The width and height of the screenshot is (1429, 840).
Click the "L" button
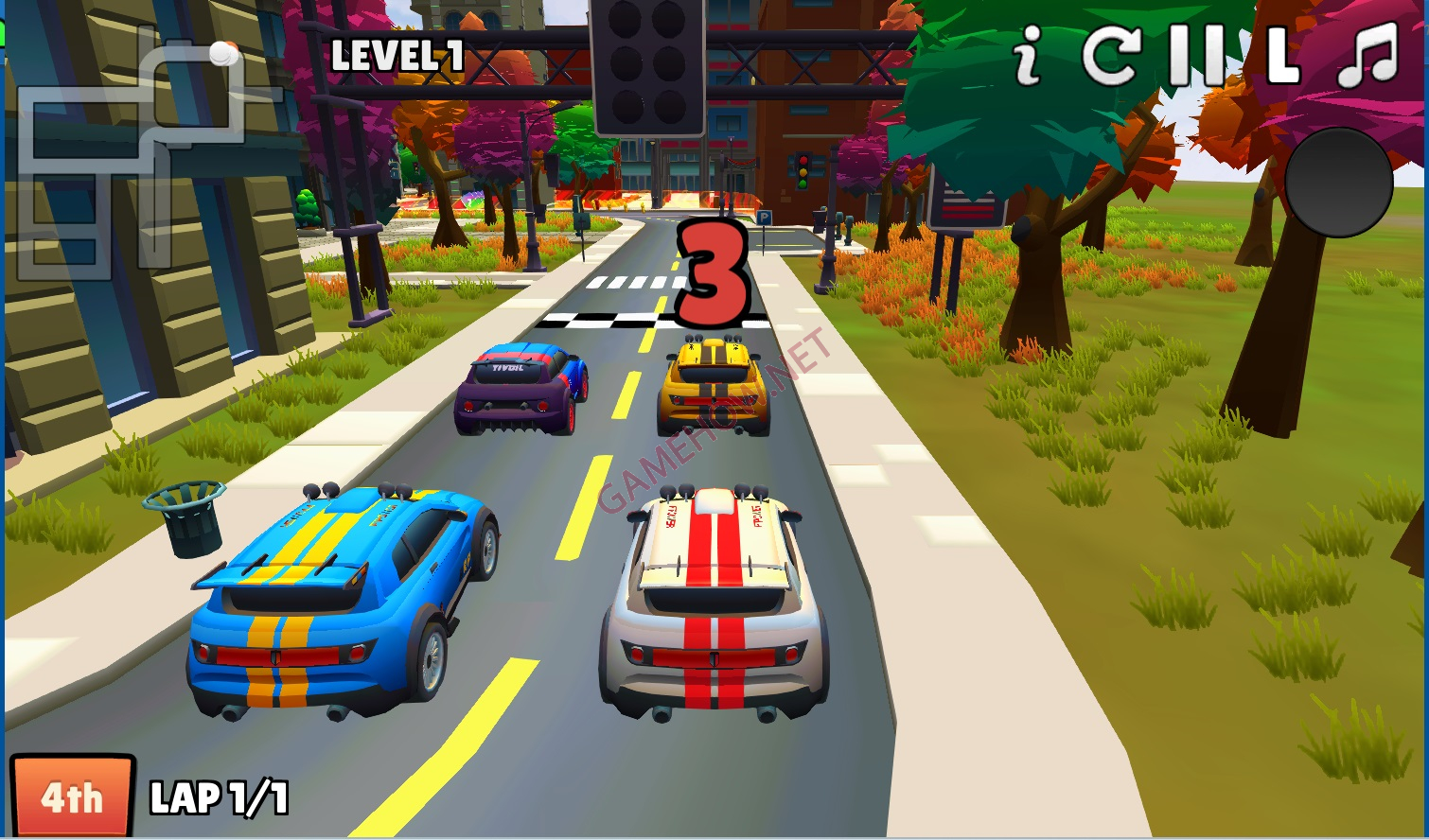1282,55
